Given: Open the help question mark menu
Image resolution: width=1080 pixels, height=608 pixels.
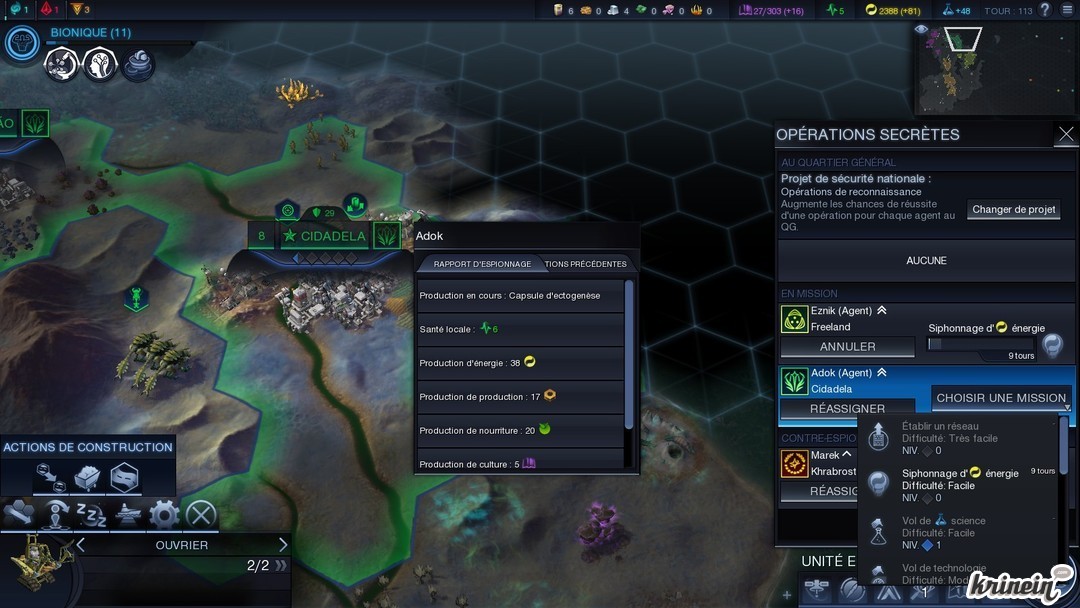Looking at the screenshot, I should tap(1045, 10).
